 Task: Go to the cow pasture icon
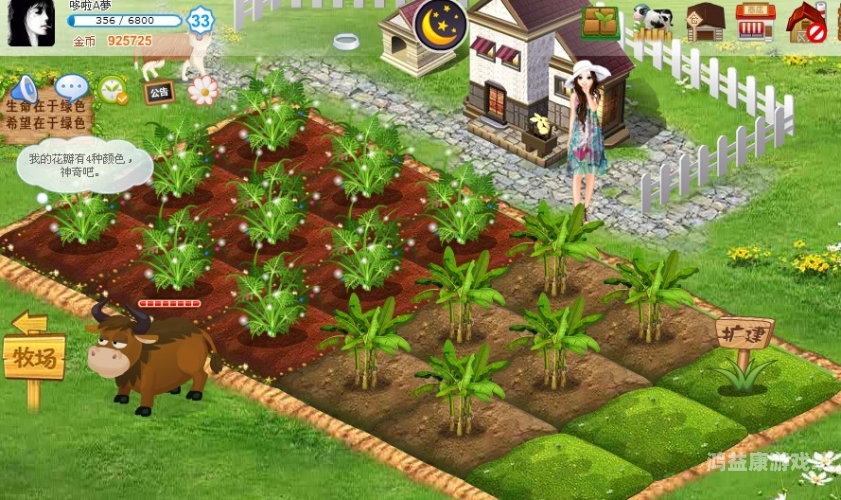pyautogui.click(x=653, y=22)
